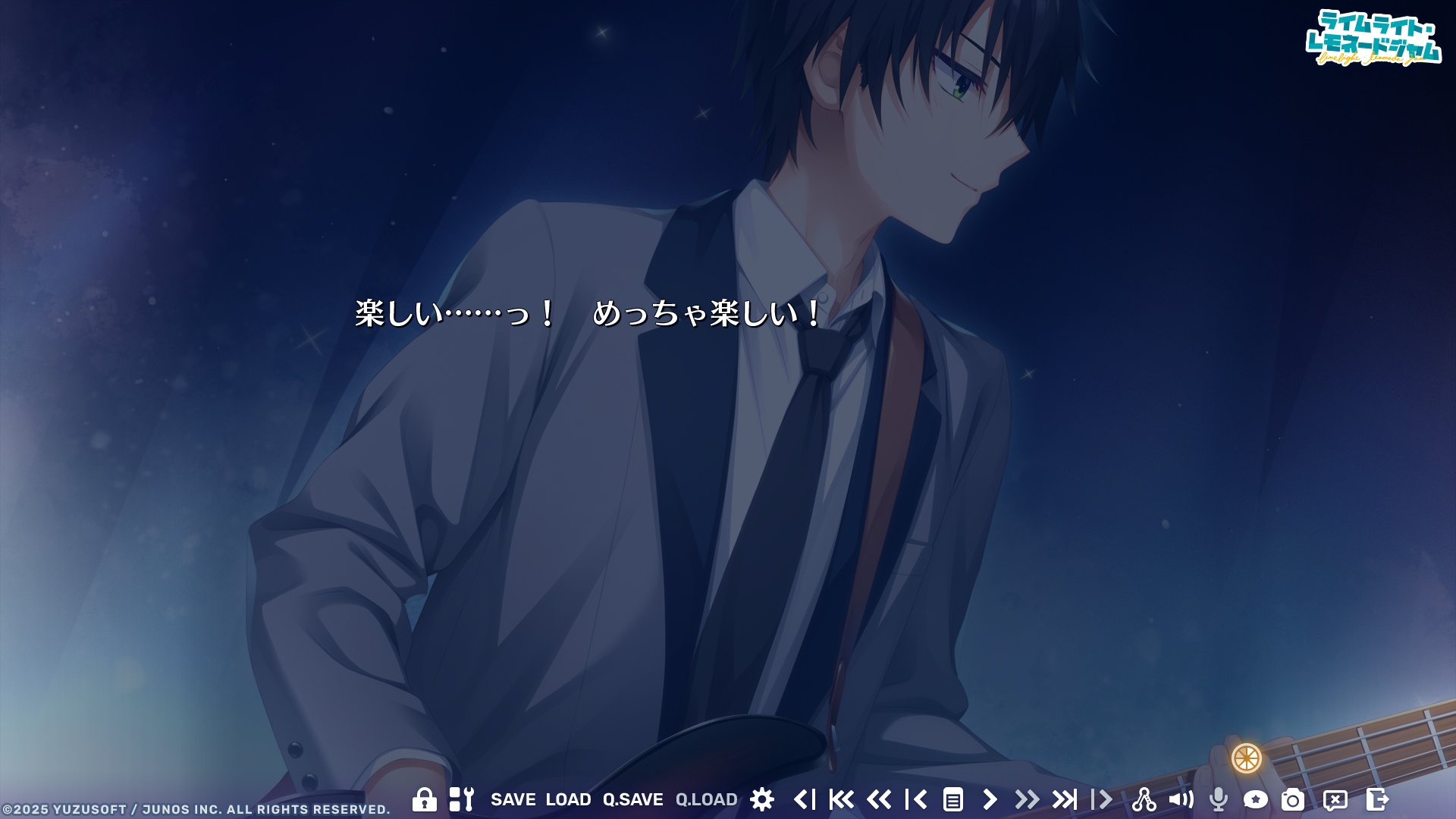The width and height of the screenshot is (1456, 819).
Task: Hide the message window with X bubble icon
Action: pyautogui.click(x=1335, y=799)
